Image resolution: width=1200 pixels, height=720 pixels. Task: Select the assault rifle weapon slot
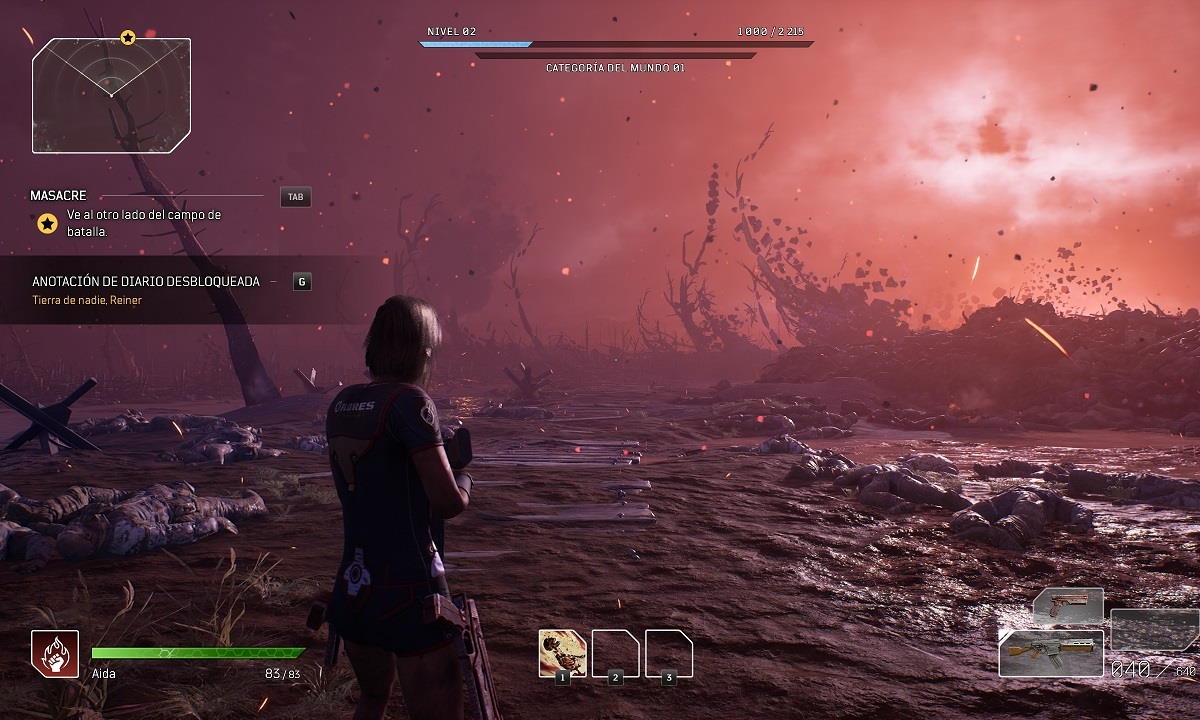[1051, 652]
